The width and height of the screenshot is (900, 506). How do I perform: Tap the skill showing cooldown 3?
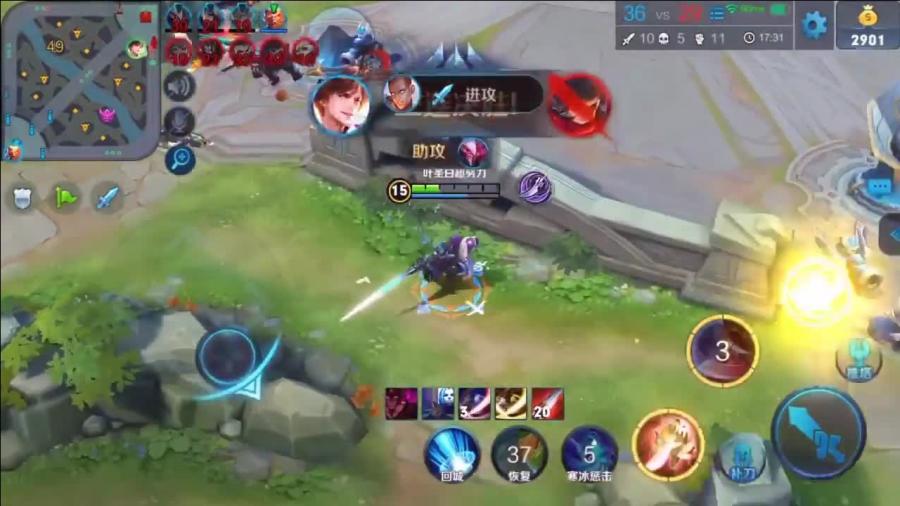coord(722,351)
